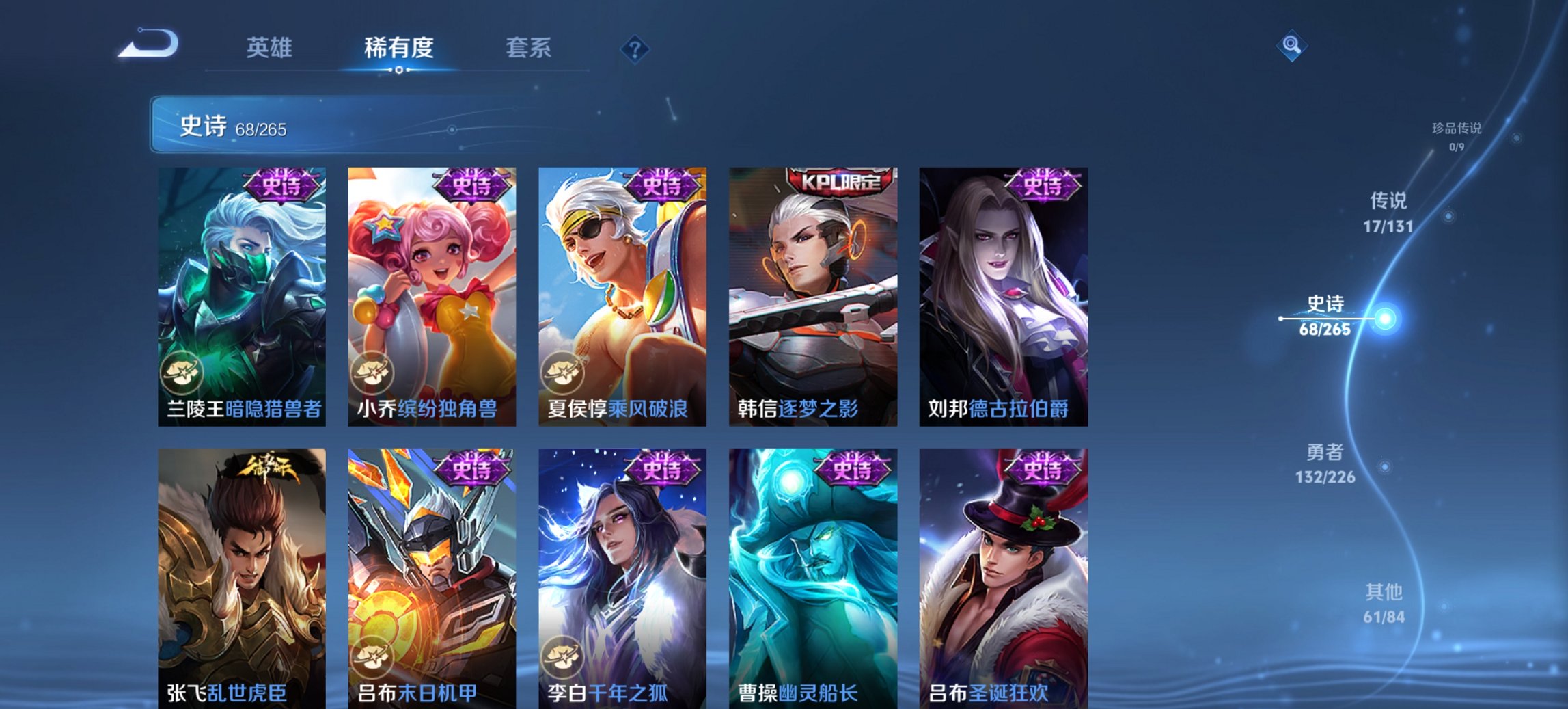This screenshot has width=1568, height=709.
Task: Open the search magnifier at top right
Action: coord(1292,47)
